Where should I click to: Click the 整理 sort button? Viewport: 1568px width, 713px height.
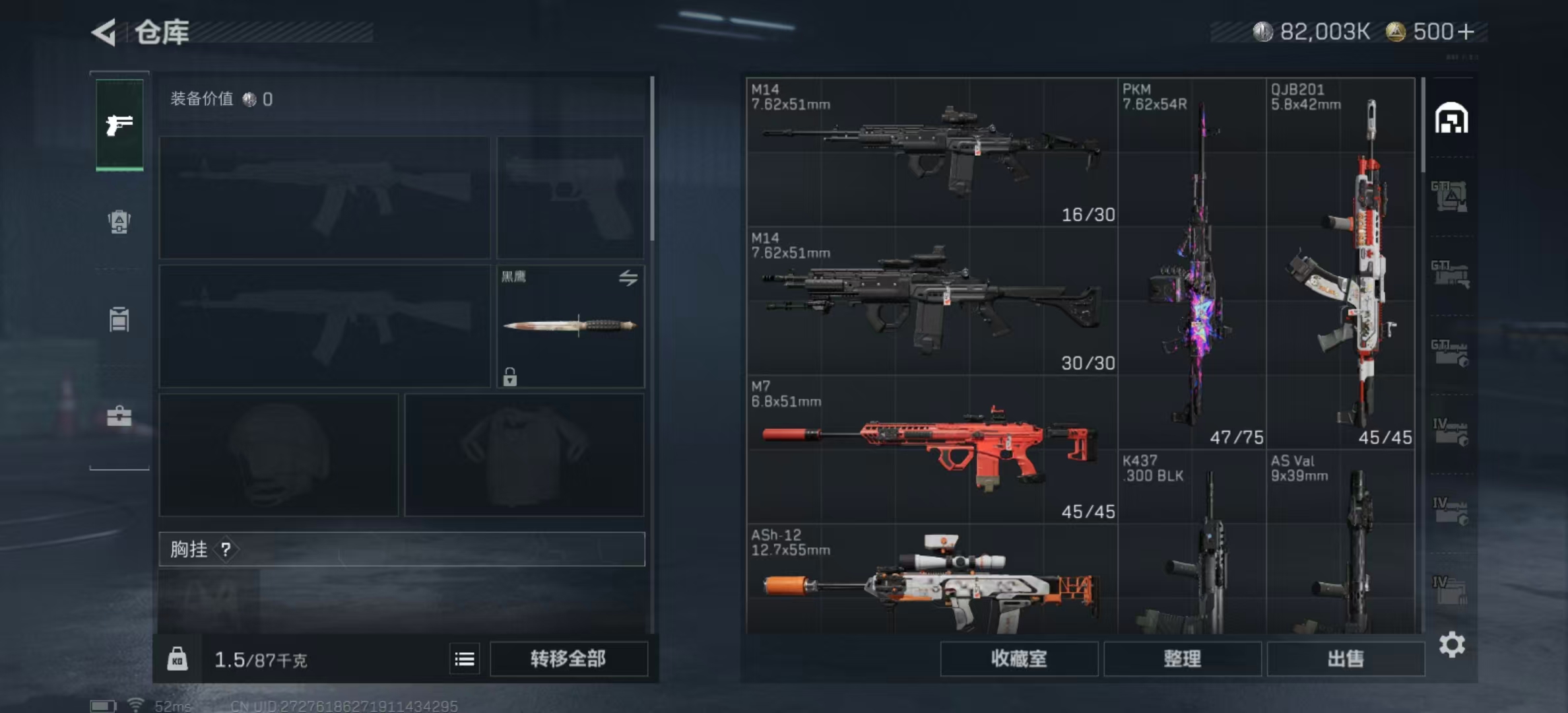point(1182,658)
